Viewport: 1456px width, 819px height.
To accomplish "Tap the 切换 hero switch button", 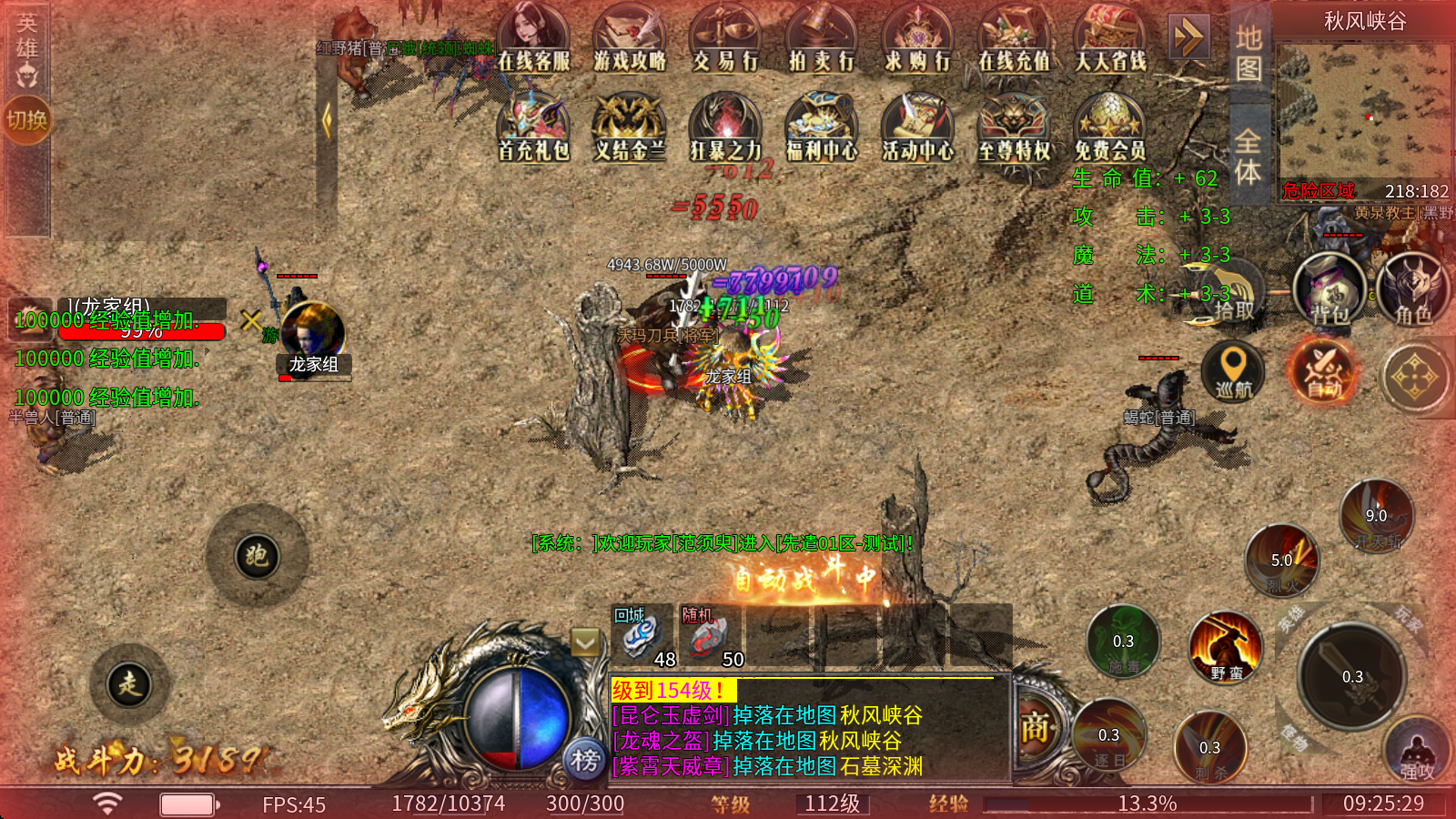I will [26, 119].
